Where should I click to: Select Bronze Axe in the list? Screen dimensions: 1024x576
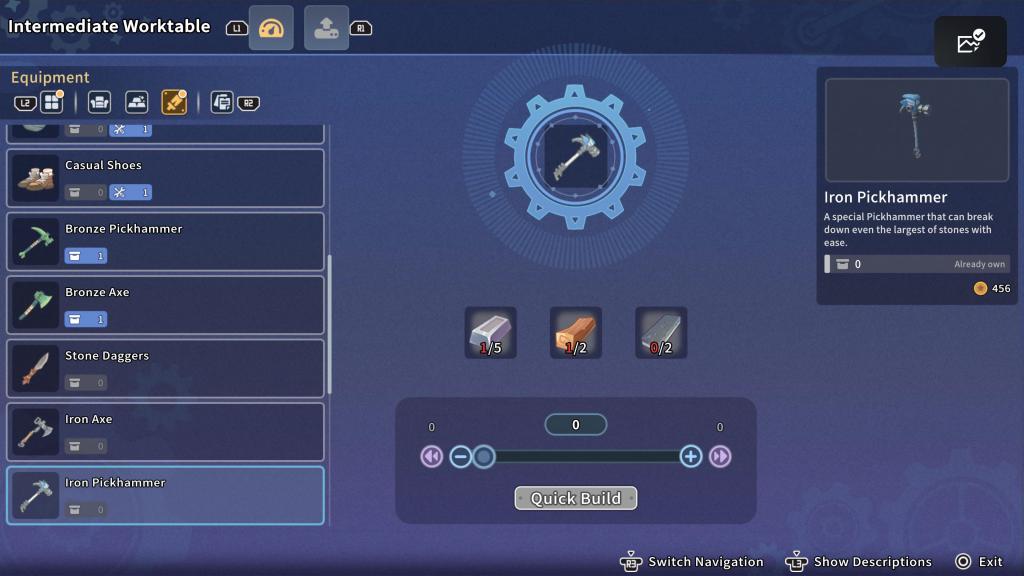coord(165,305)
